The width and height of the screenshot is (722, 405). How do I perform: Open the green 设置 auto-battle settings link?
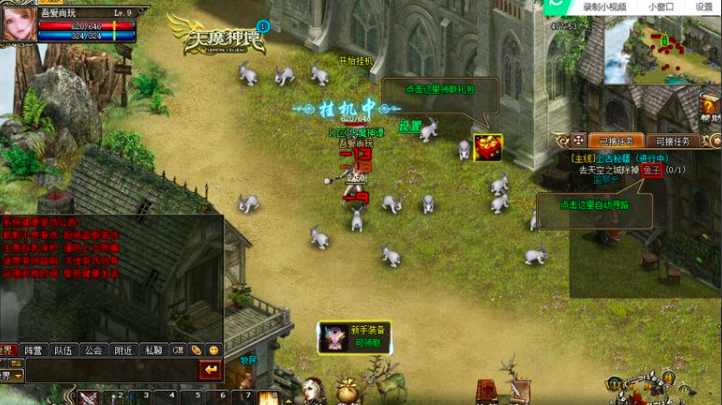pyautogui.click(x=410, y=127)
